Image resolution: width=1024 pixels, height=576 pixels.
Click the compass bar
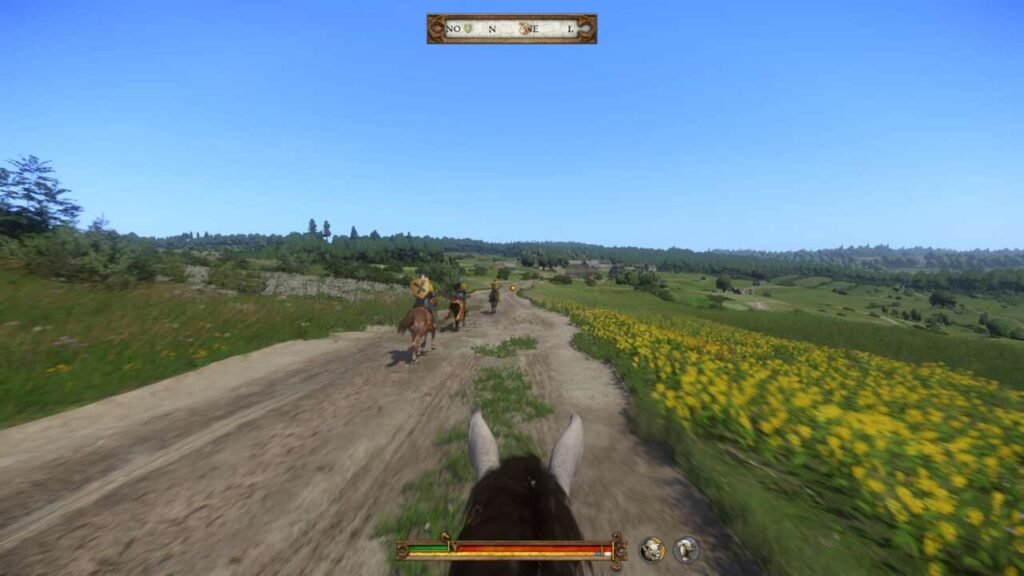(x=511, y=29)
